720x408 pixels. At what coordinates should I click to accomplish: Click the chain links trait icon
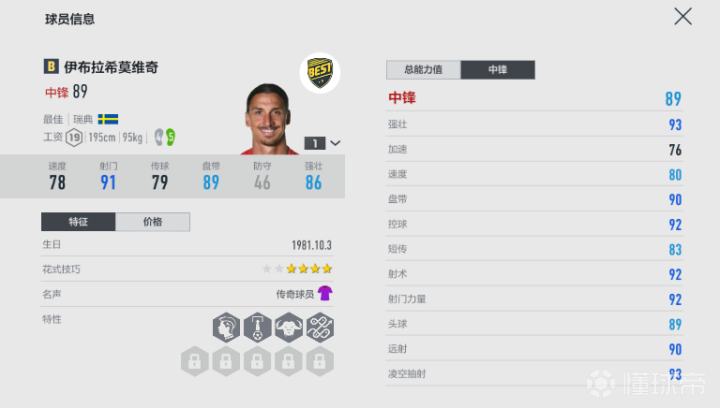click(x=320, y=327)
